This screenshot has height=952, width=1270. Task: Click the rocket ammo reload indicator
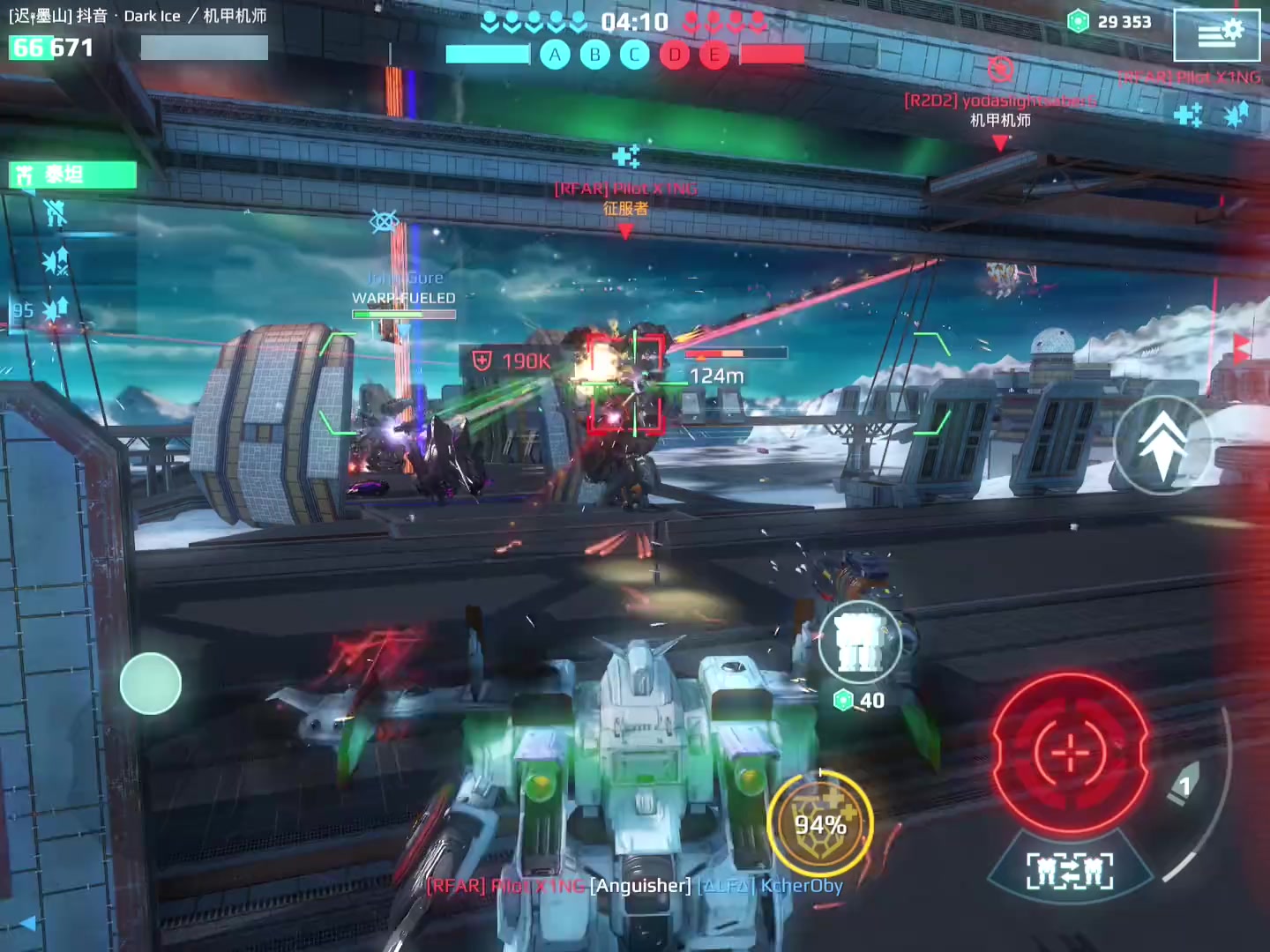click(x=1184, y=786)
